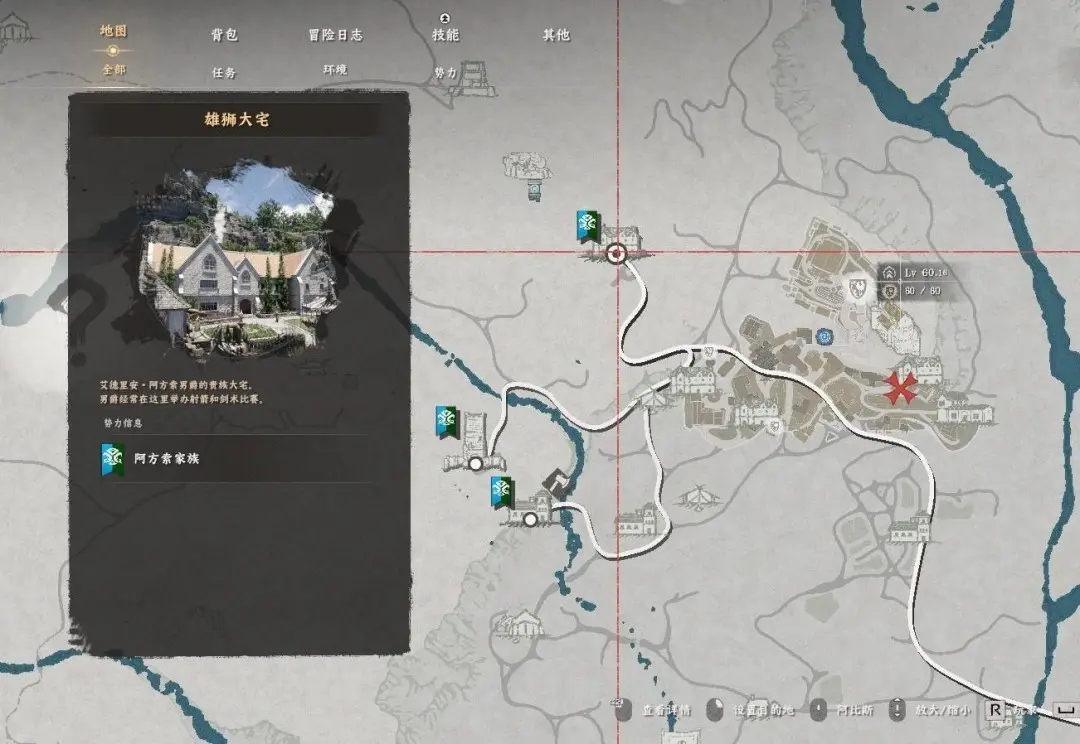Select the 地图 (Map) tab
Image resolution: width=1080 pixels, height=744 pixels.
coord(113,31)
